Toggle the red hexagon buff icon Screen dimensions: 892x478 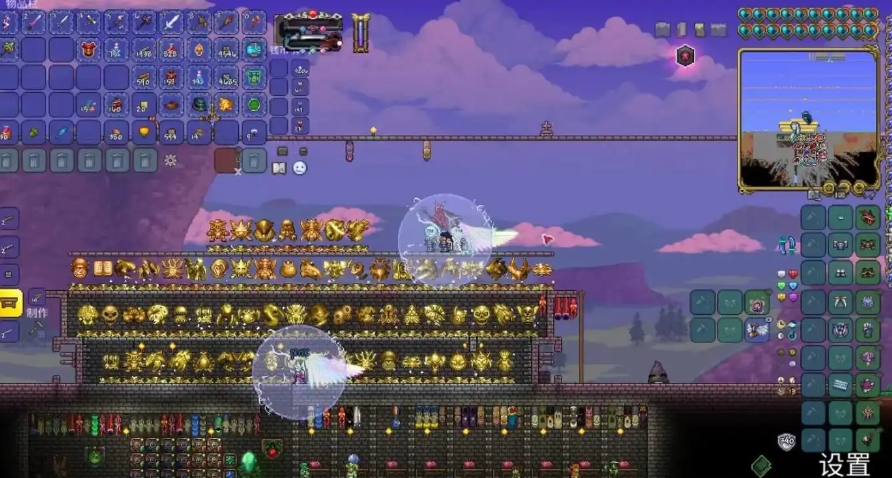[x=685, y=55]
